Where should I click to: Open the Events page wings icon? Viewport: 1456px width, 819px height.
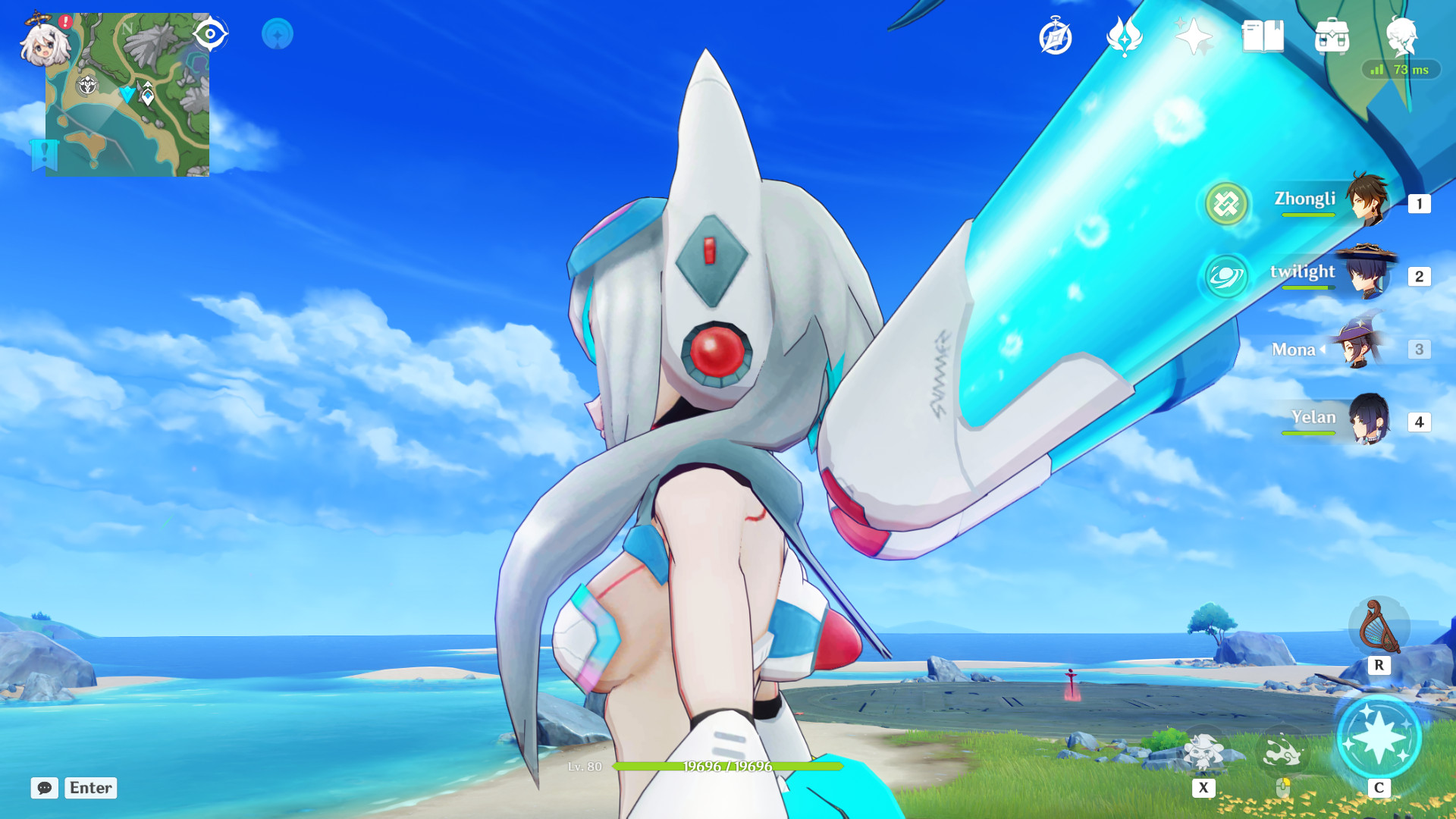point(1123,33)
